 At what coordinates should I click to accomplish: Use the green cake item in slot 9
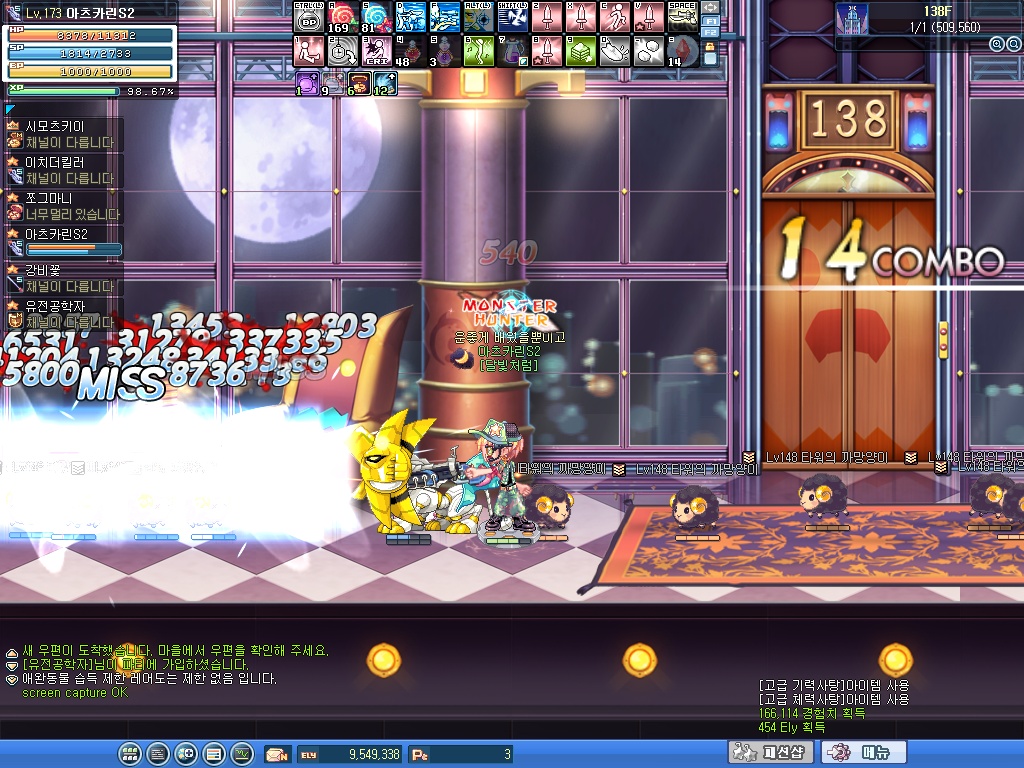click(x=580, y=51)
